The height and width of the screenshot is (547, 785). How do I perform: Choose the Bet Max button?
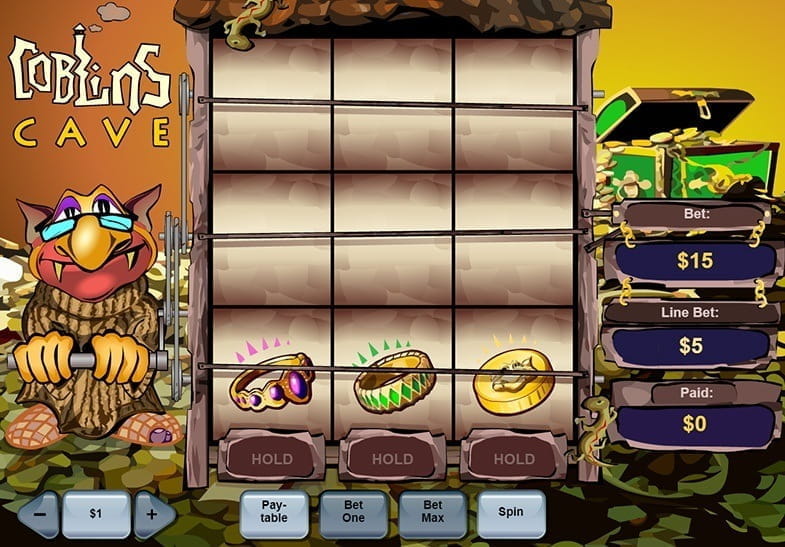(x=432, y=512)
